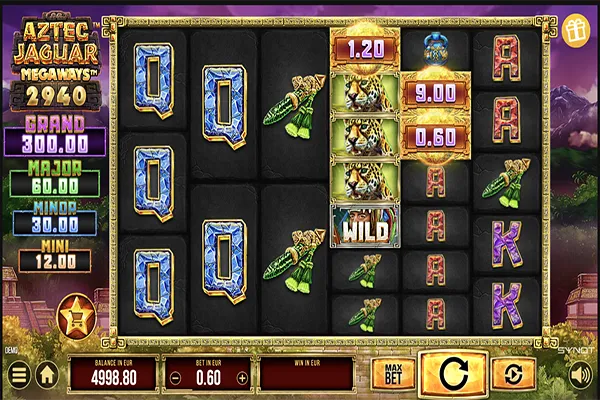Open the autoplay settings
The height and width of the screenshot is (400, 600).
[514, 374]
